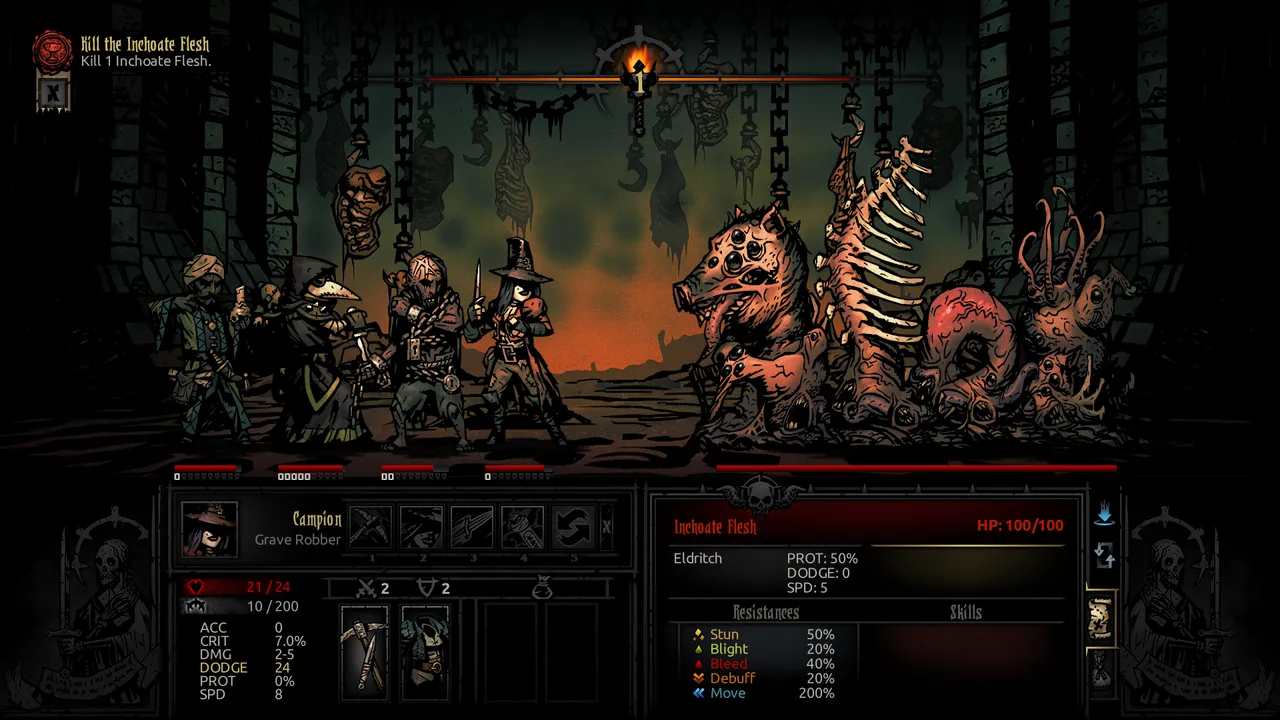
Task: Inspect the equipped pickaxe and dagger weapon
Action: coord(364,652)
